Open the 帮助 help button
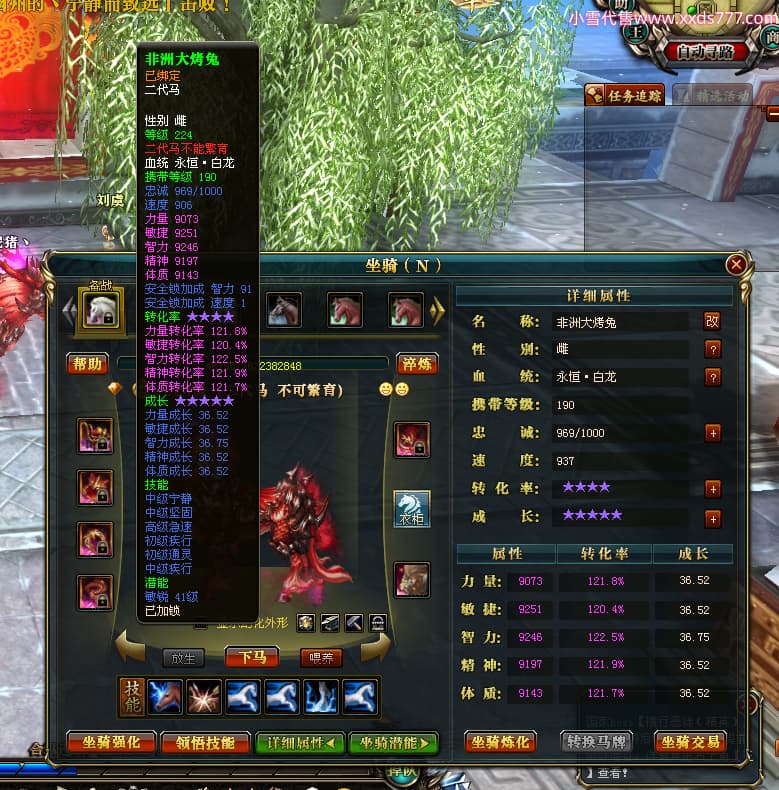 click(87, 363)
